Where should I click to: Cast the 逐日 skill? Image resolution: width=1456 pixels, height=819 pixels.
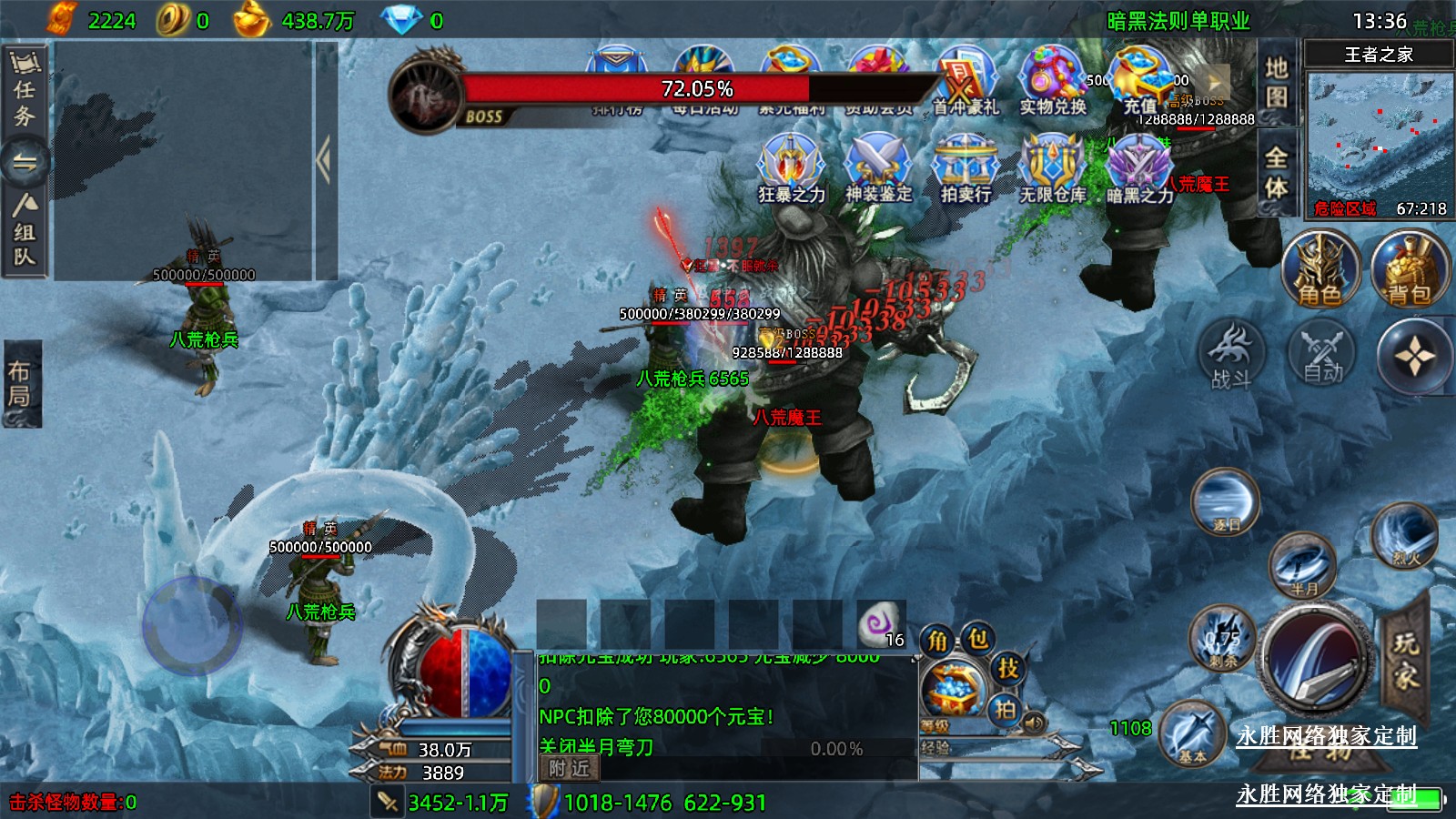coord(1225,502)
